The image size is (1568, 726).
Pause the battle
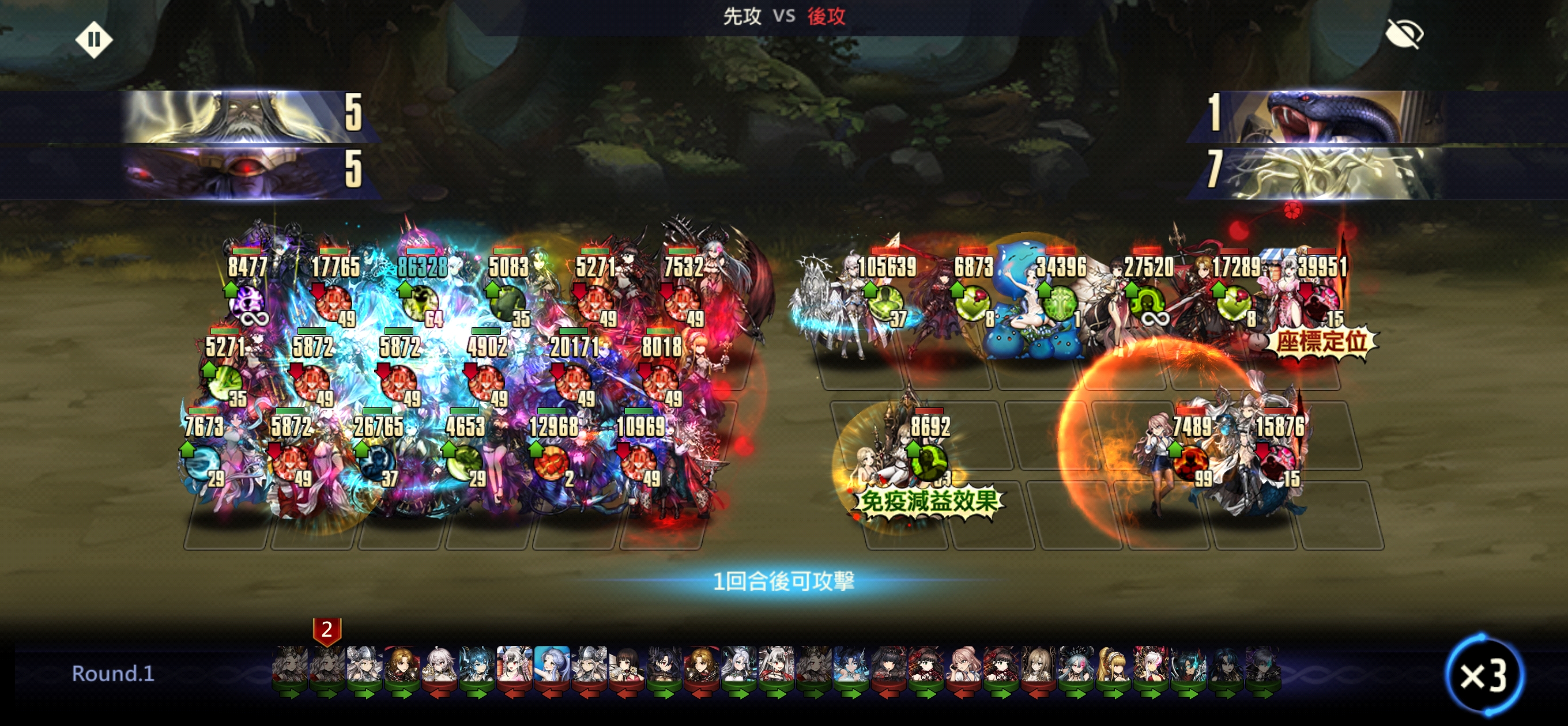(x=94, y=40)
